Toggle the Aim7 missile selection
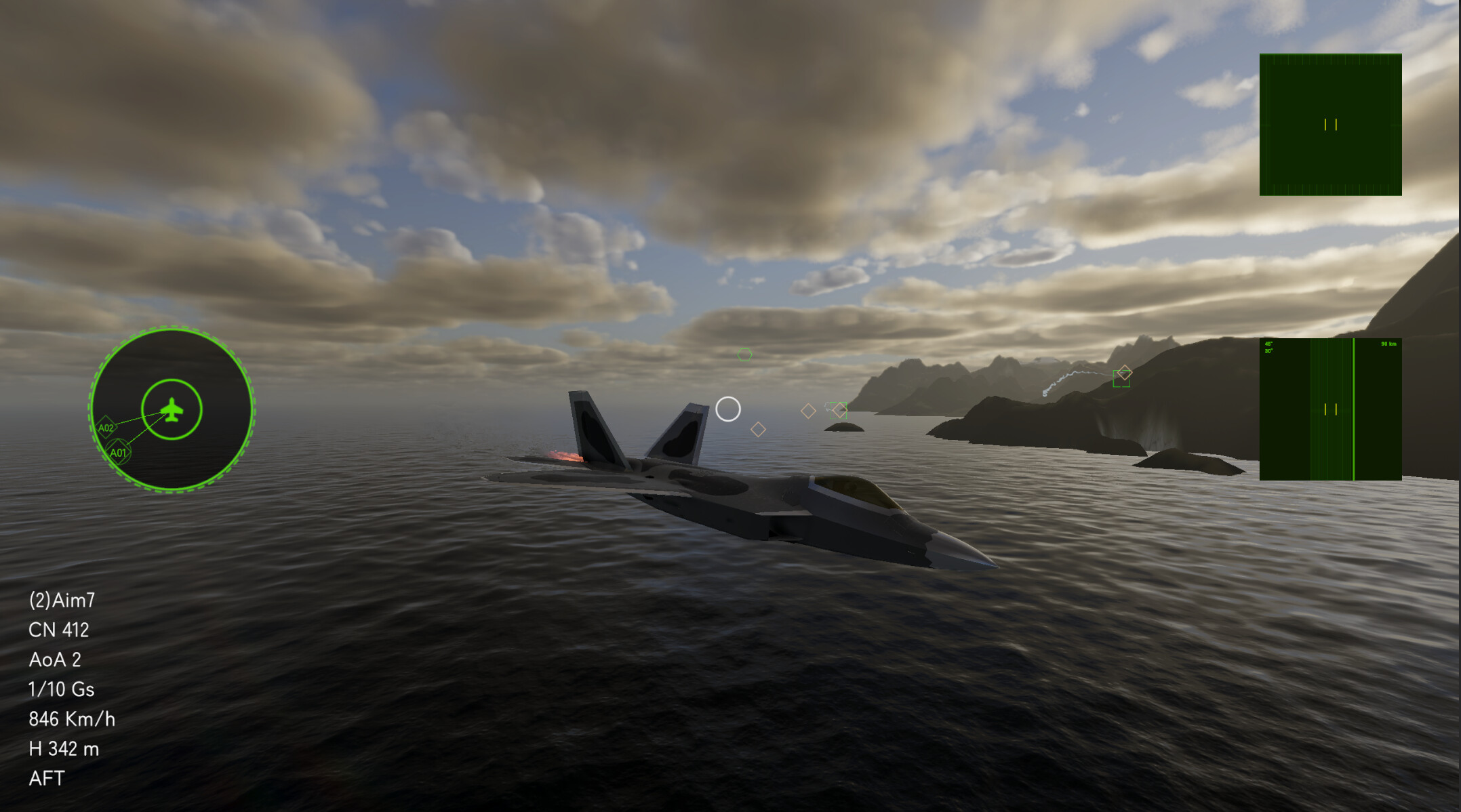The height and width of the screenshot is (812, 1461). click(63, 601)
